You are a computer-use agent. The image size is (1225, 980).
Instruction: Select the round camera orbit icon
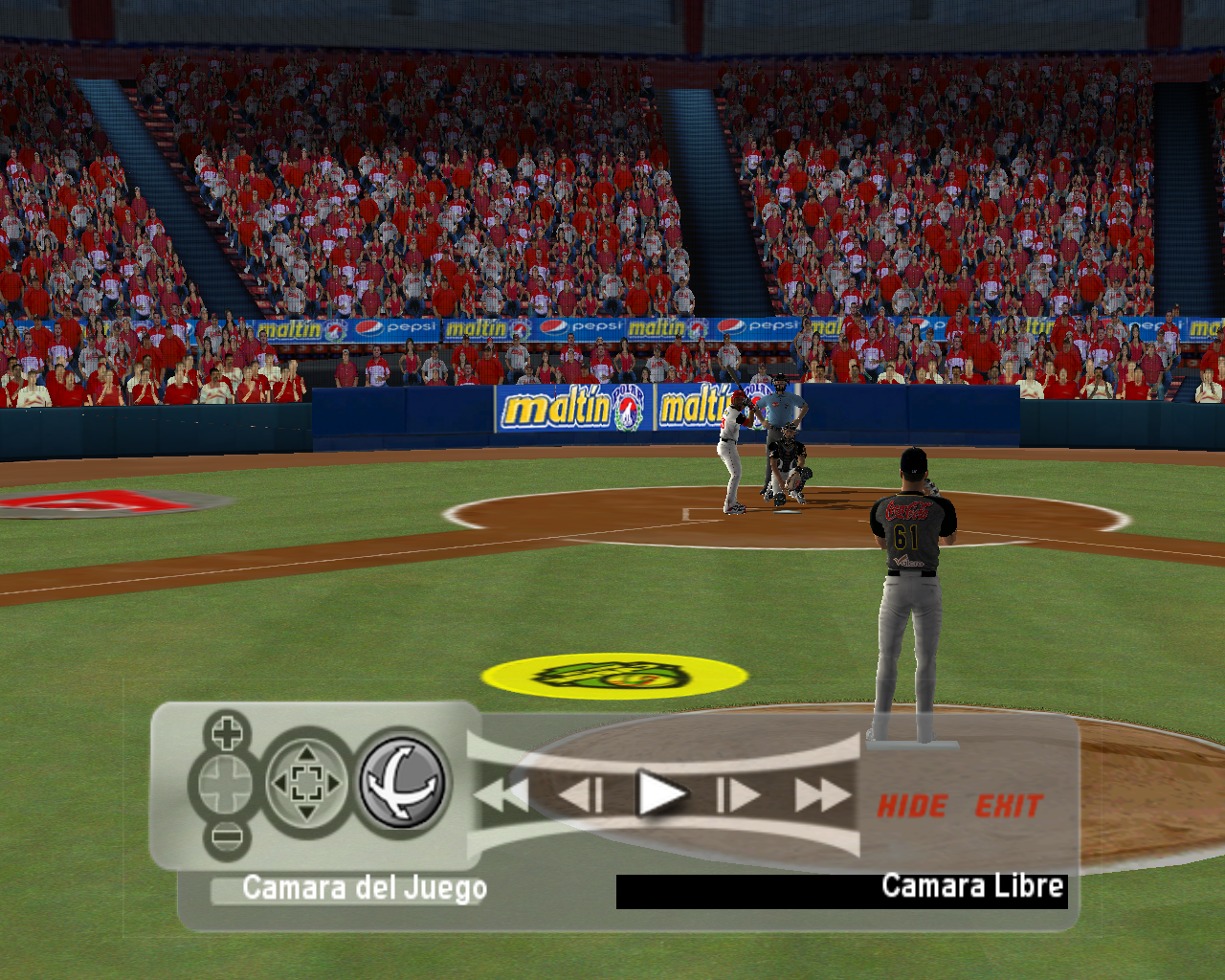click(x=403, y=782)
